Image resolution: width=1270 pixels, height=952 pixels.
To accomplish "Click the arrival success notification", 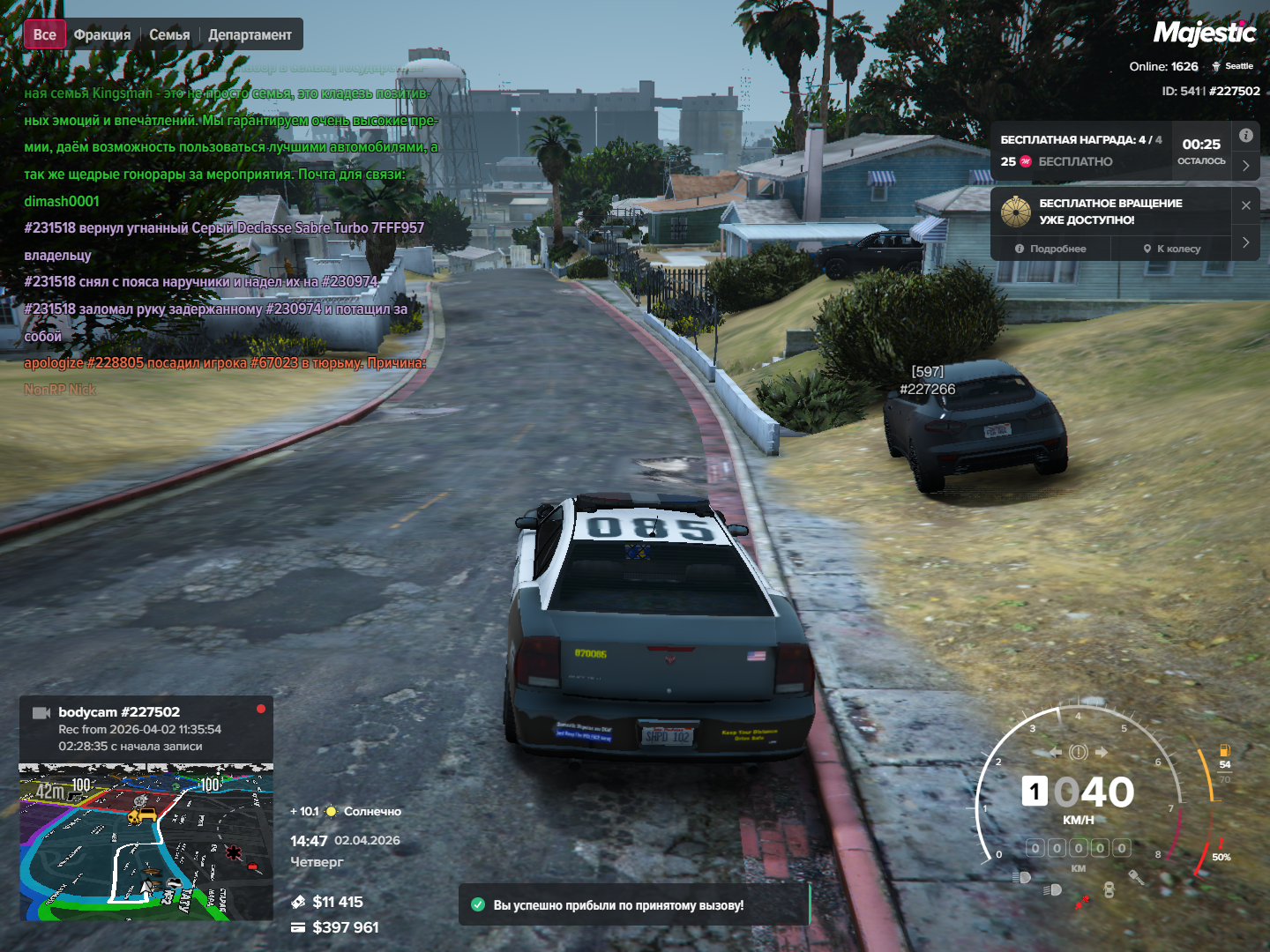I will pyautogui.click(x=633, y=905).
